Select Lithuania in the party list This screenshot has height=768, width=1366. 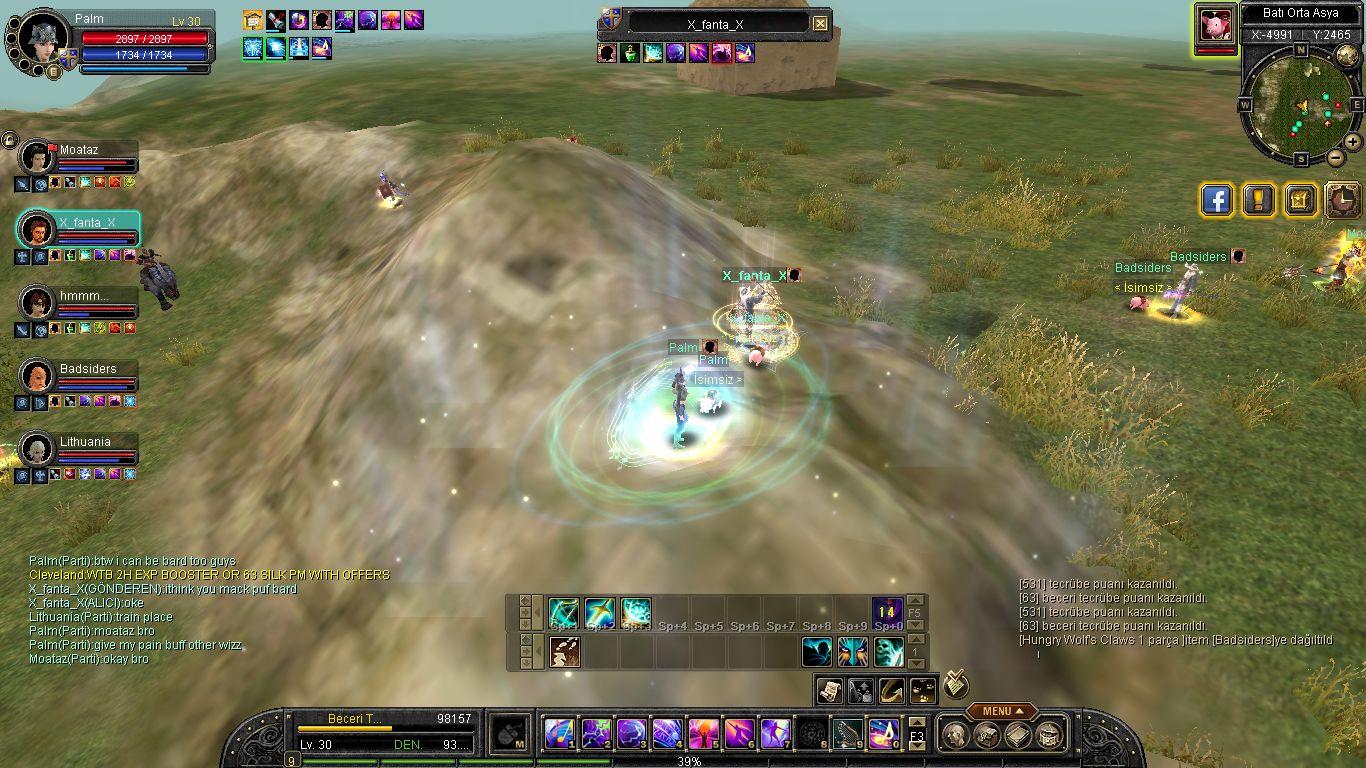(x=37, y=449)
